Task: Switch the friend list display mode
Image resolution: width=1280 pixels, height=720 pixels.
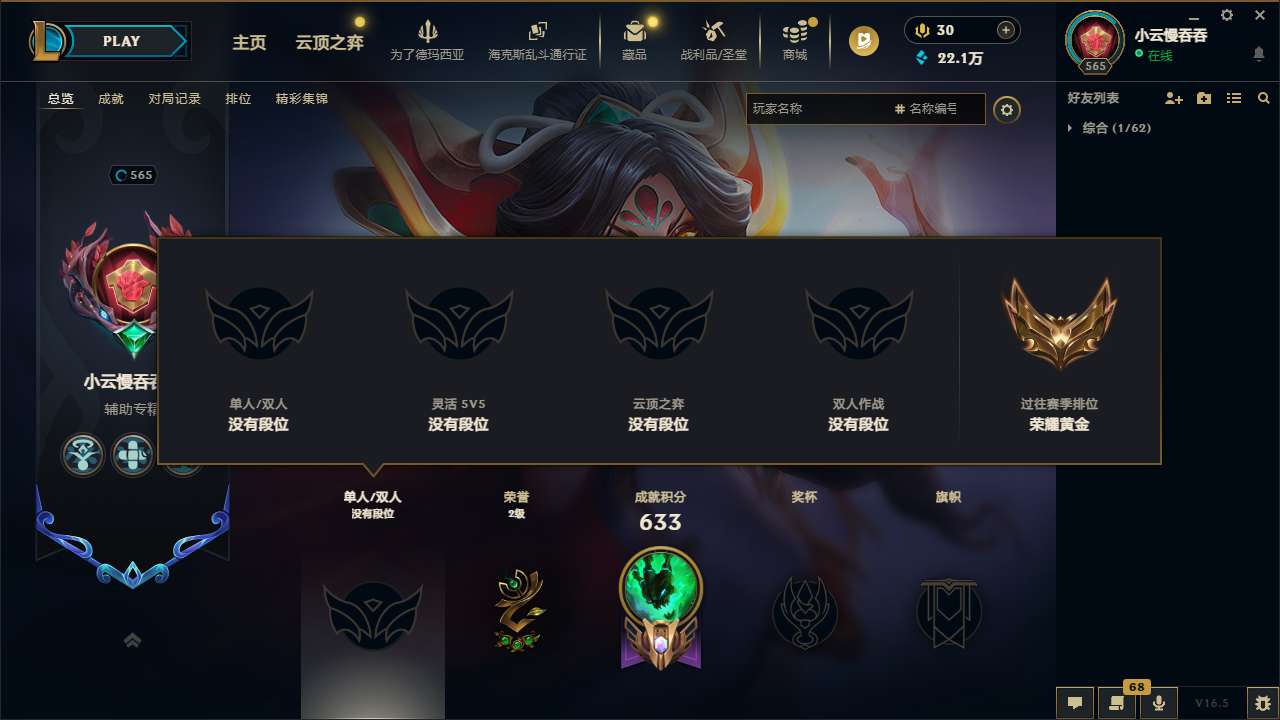Action: point(1233,98)
